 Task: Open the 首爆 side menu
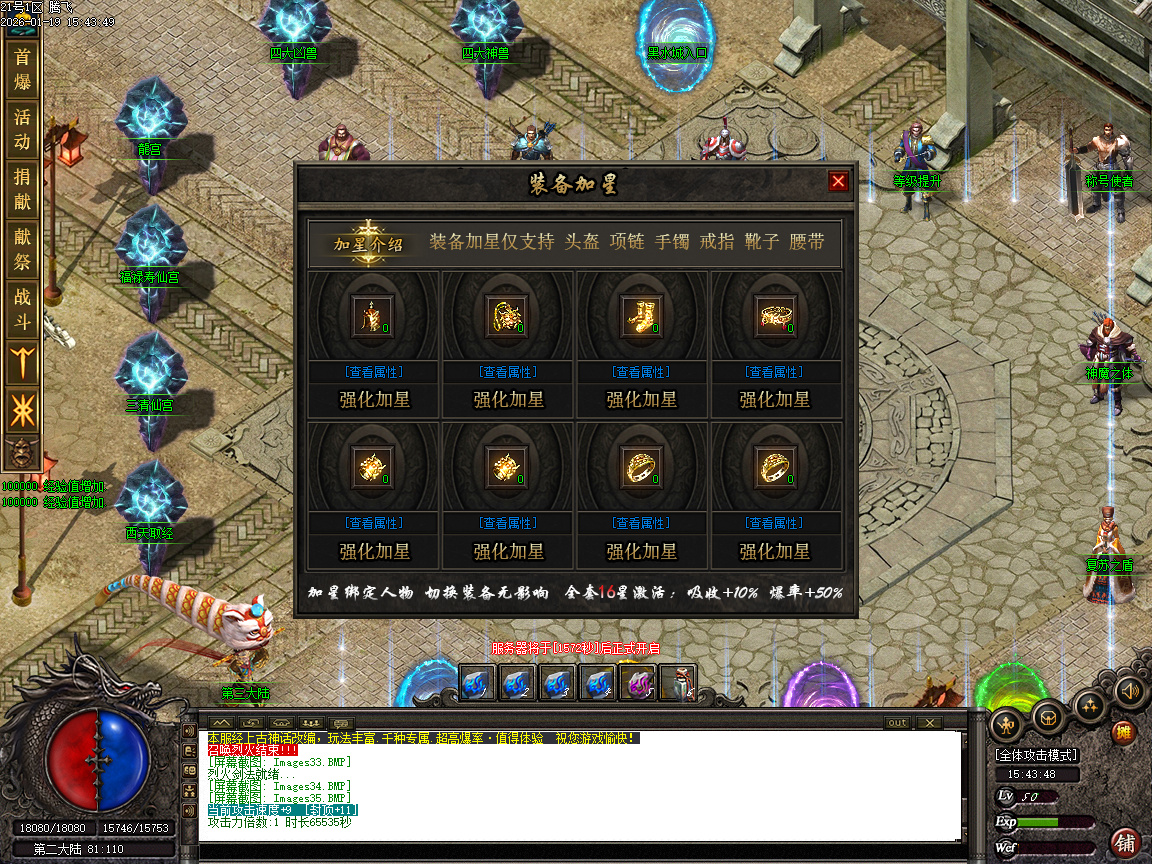click(x=22, y=69)
